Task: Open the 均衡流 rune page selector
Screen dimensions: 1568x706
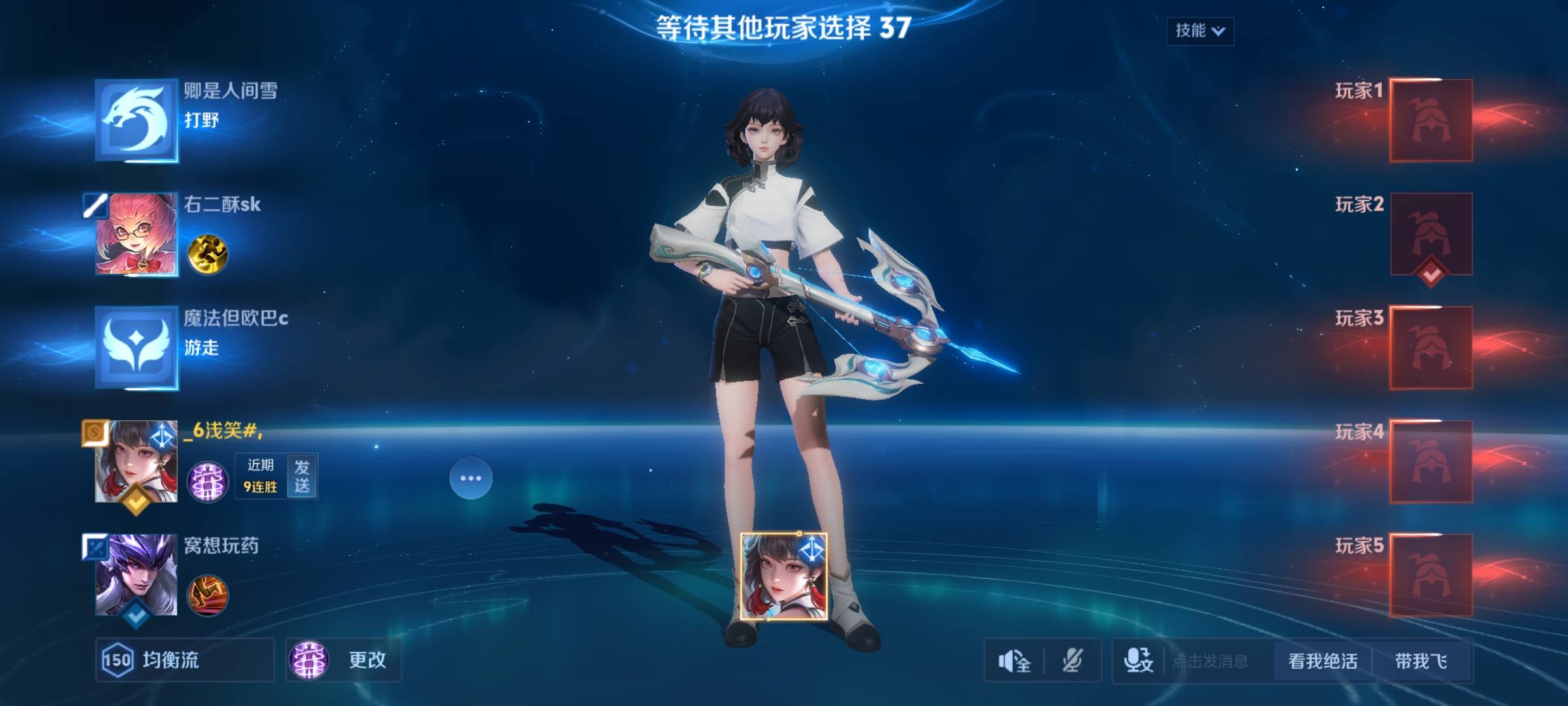Action: 184,660
